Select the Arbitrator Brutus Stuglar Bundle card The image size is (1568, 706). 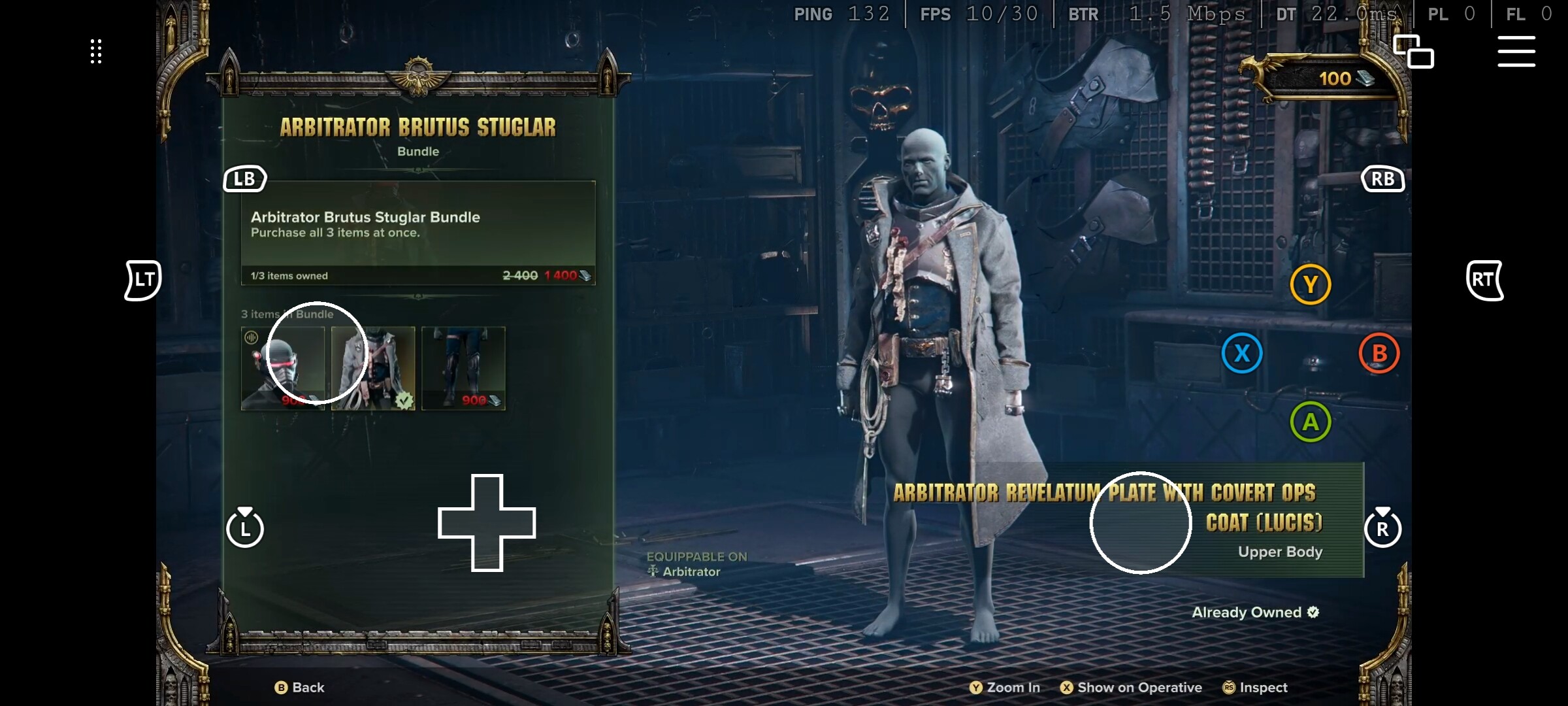418,233
